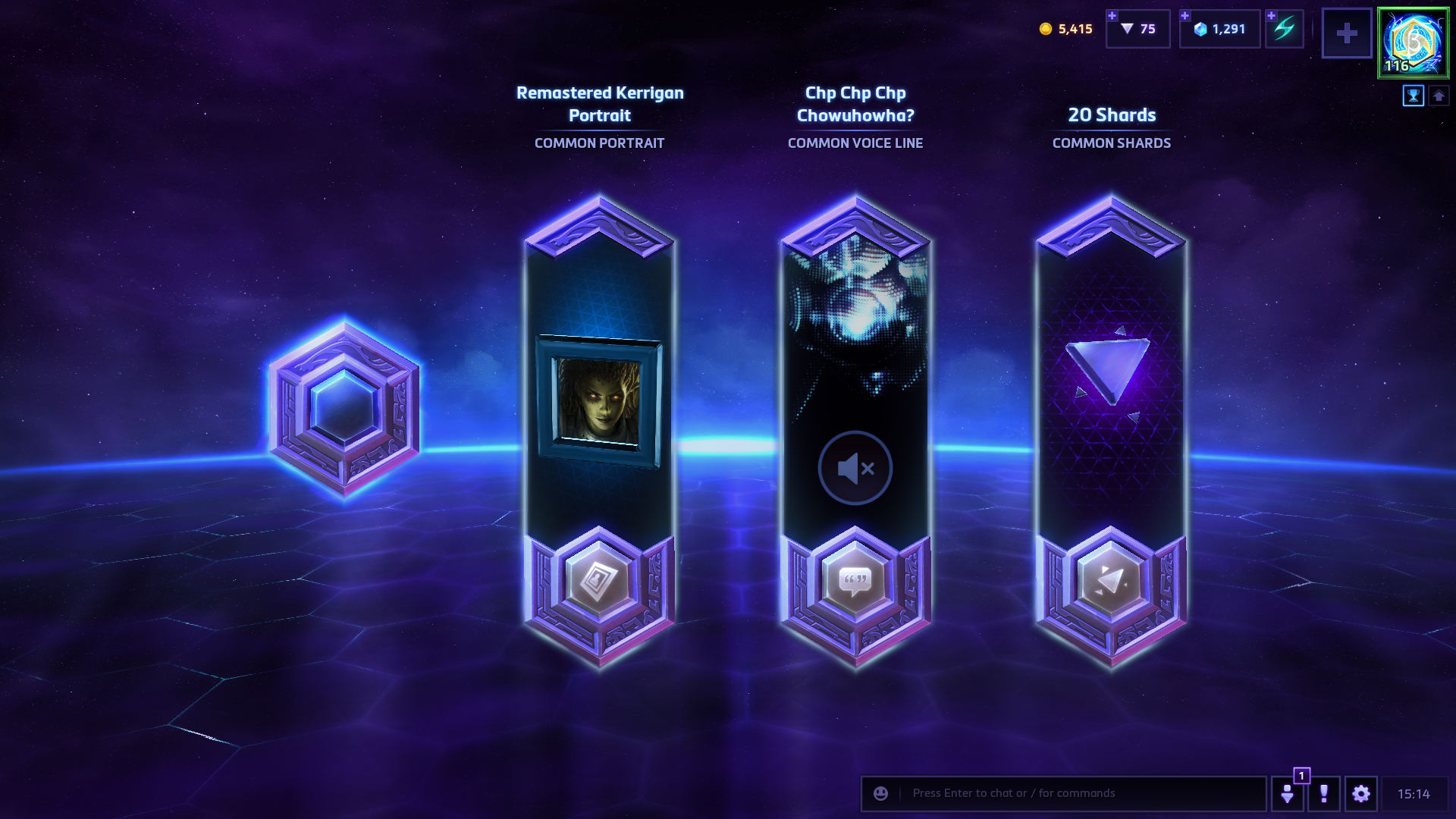Screen dimensions: 1456x819
Task: Click the exclamation mark alert icon
Action: pos(1324,793)
